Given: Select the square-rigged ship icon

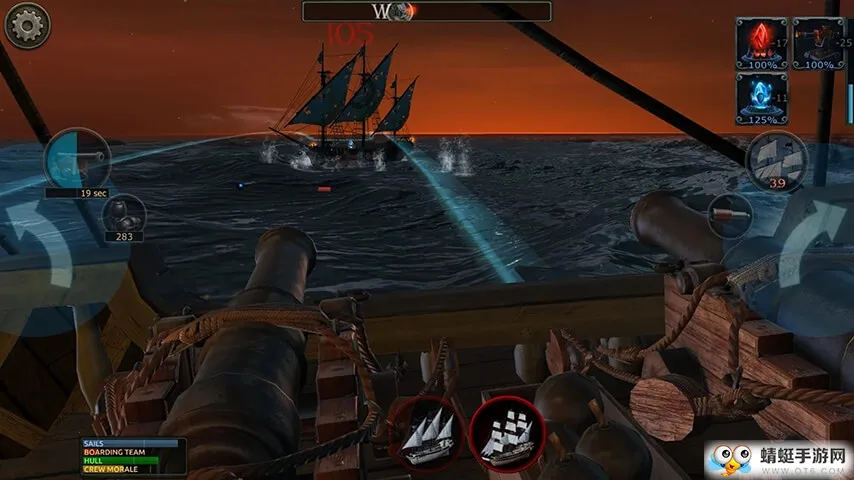Looking at the screenshot, I should click(505, 433).
